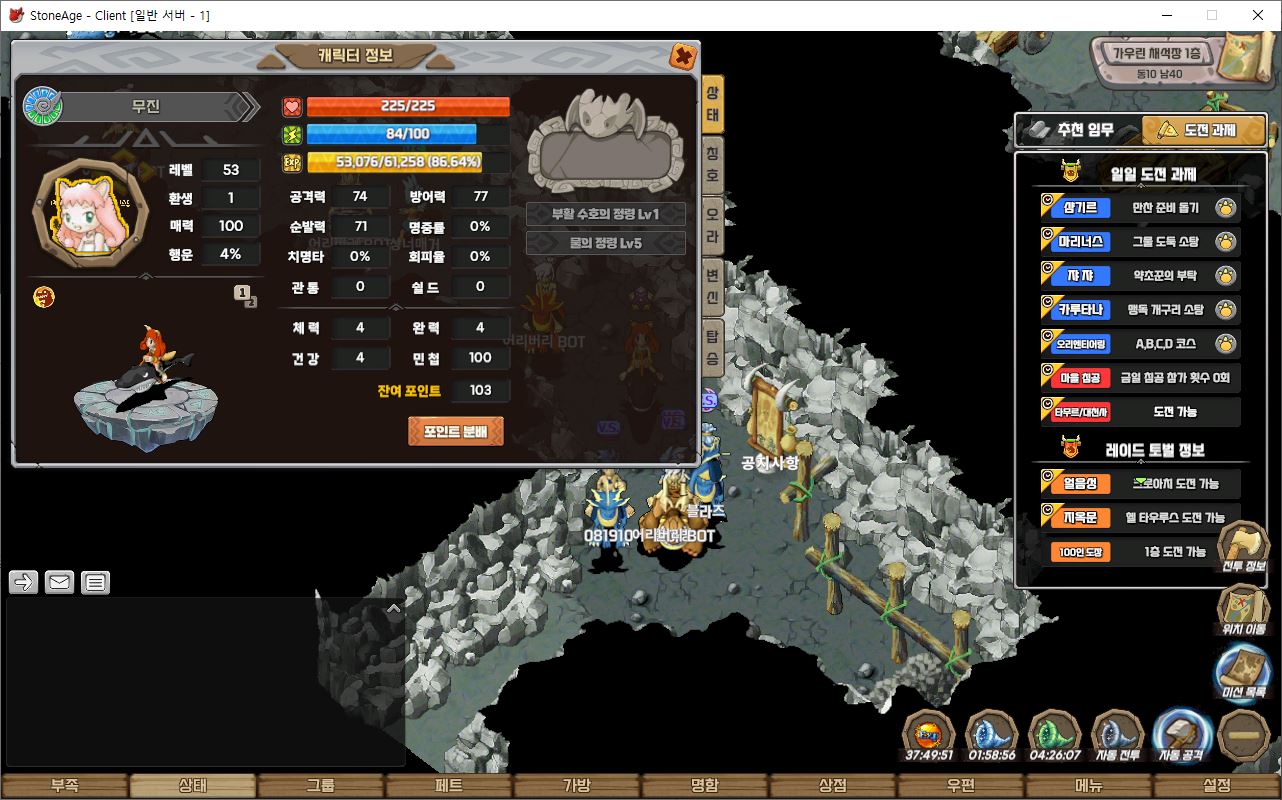
Task: Open the 가방 bag menu
Action: coord(577,786)
